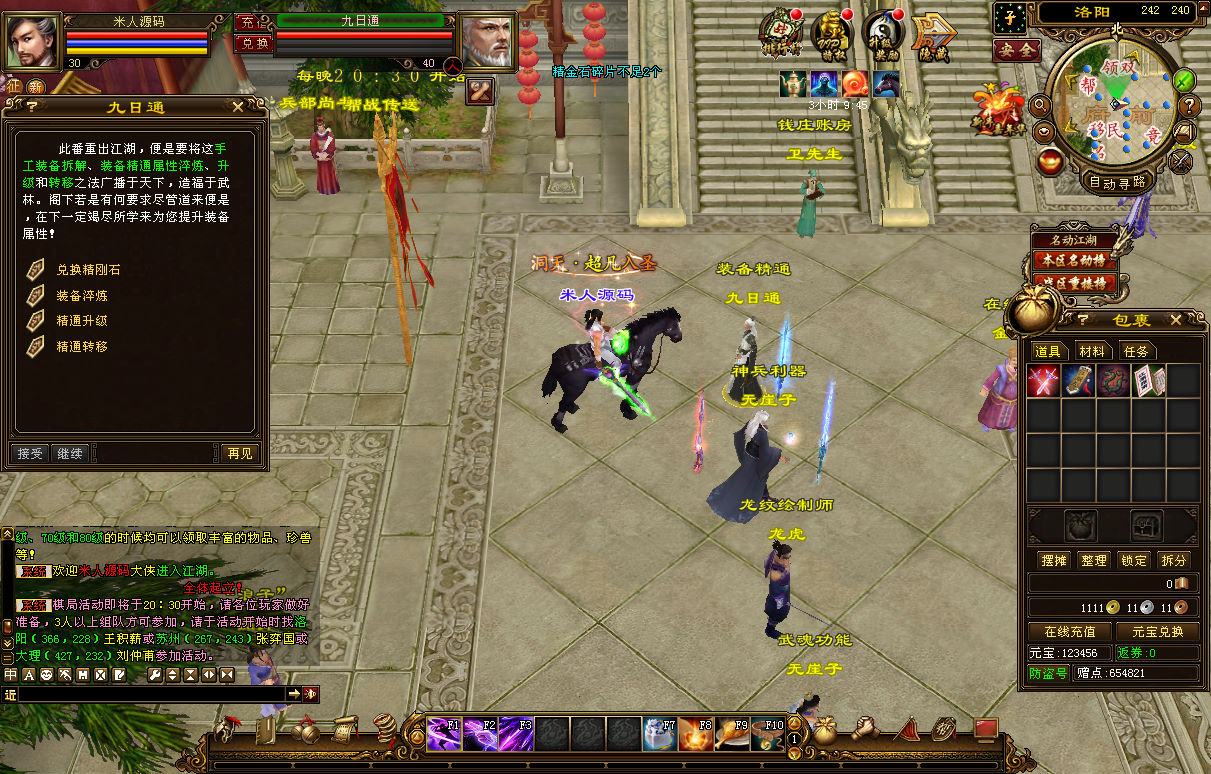The height and width of the screenshot is (774, 1211).
Task: Select the crossed red swords item
Action: (1043, 381)
